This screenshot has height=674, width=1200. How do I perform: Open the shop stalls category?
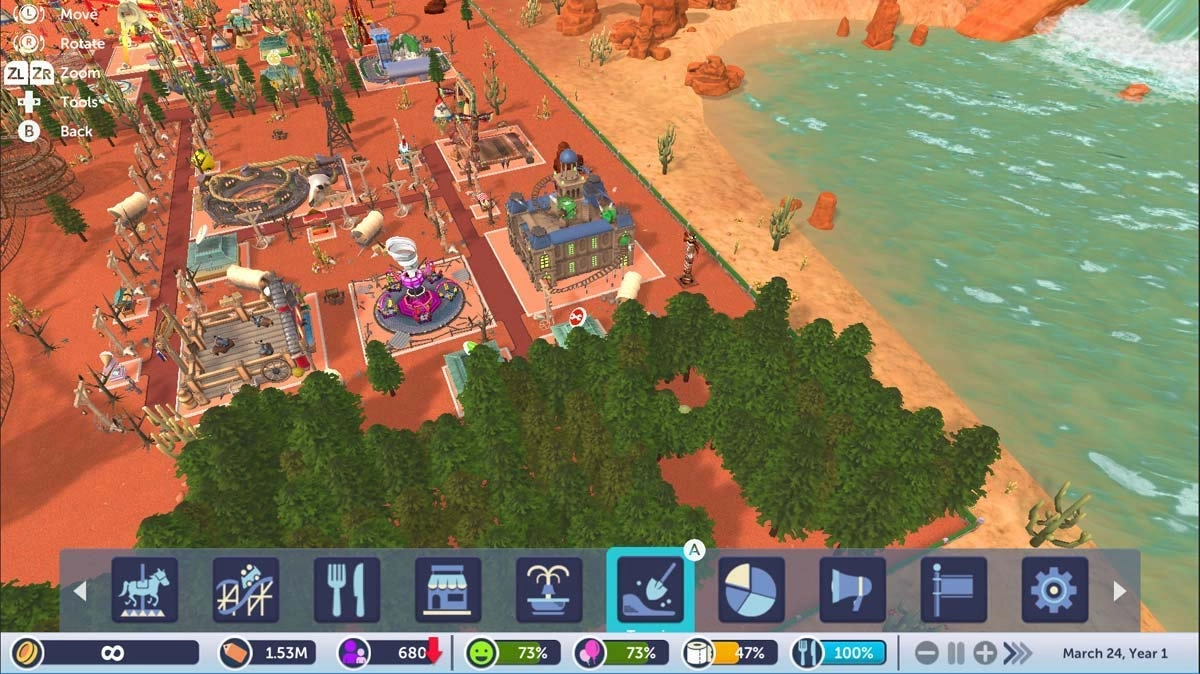pos(448,590)
